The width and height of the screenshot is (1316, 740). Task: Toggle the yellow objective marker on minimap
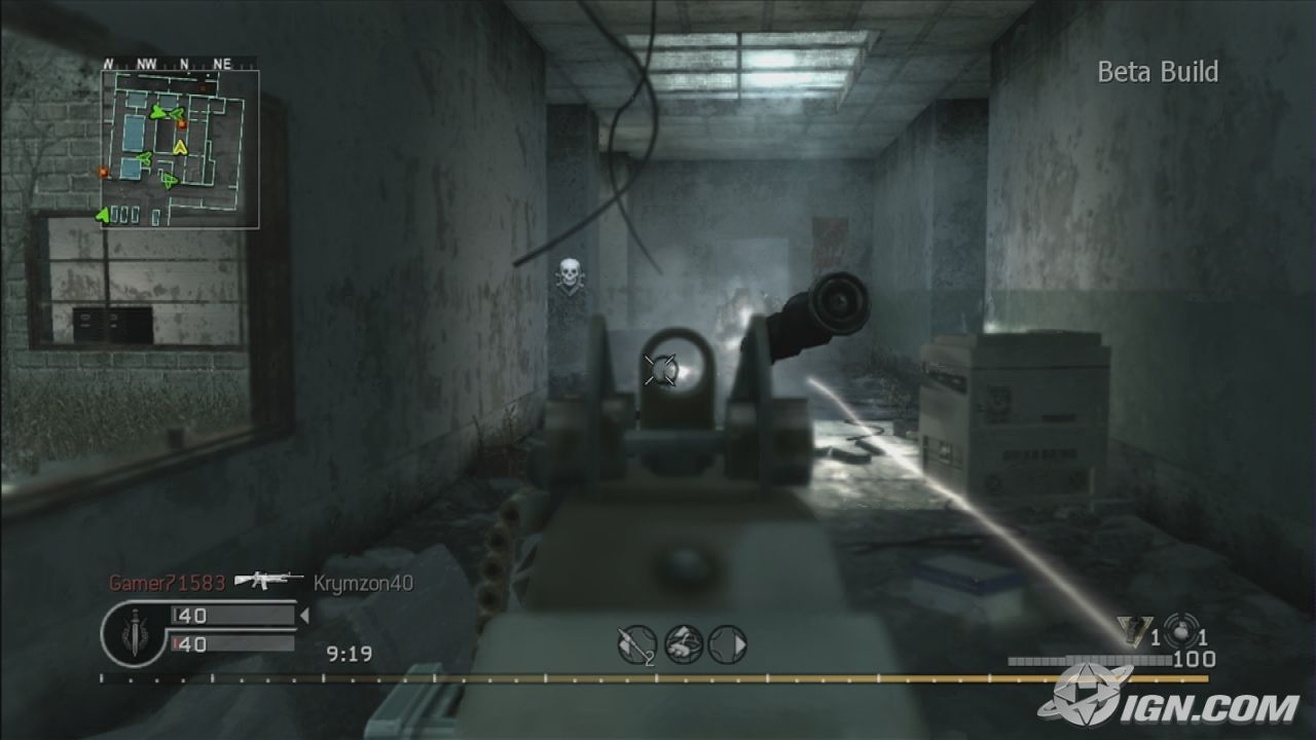tap(179, 146)
